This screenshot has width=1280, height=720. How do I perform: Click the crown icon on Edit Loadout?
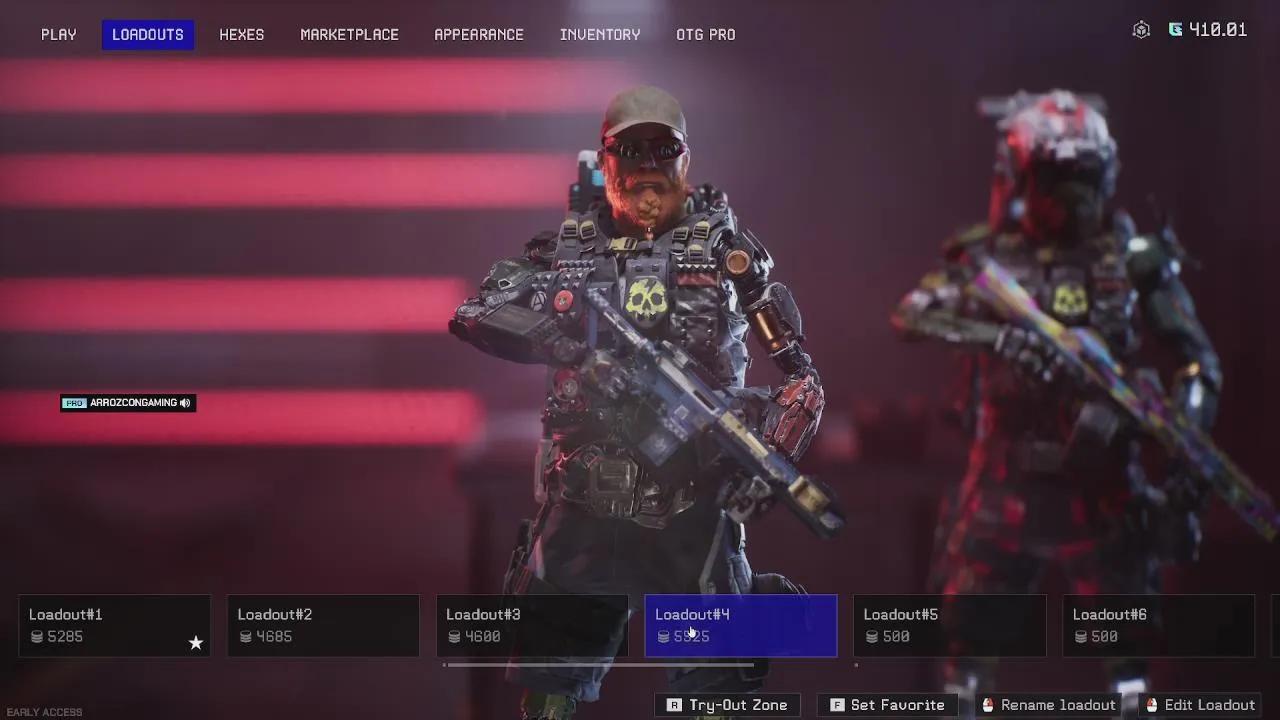pos(1154,705)
